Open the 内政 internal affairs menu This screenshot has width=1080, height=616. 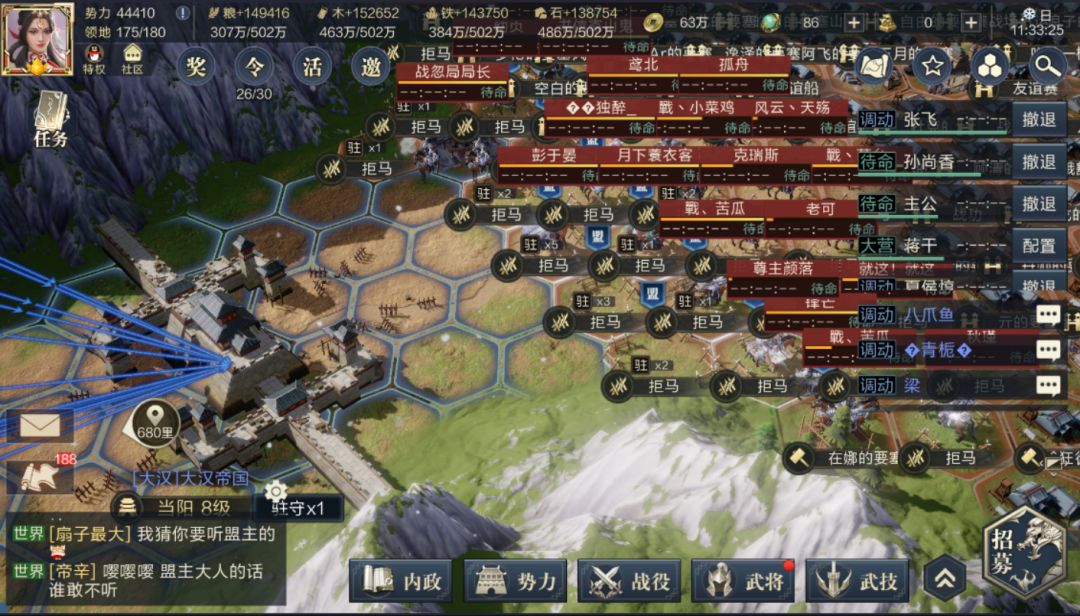[x=401, y=581]
